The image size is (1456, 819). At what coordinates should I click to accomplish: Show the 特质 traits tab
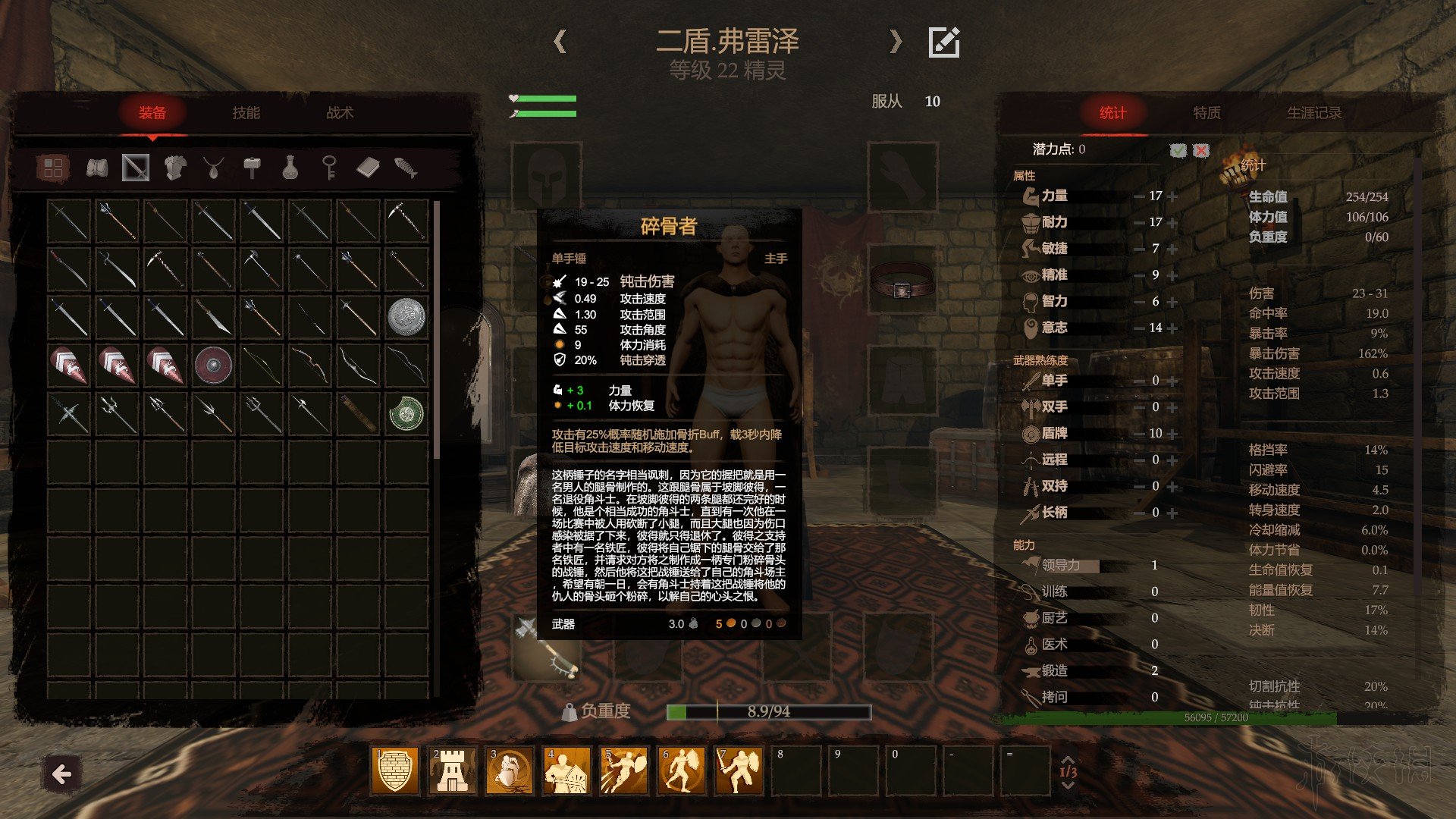[1207, 113]
